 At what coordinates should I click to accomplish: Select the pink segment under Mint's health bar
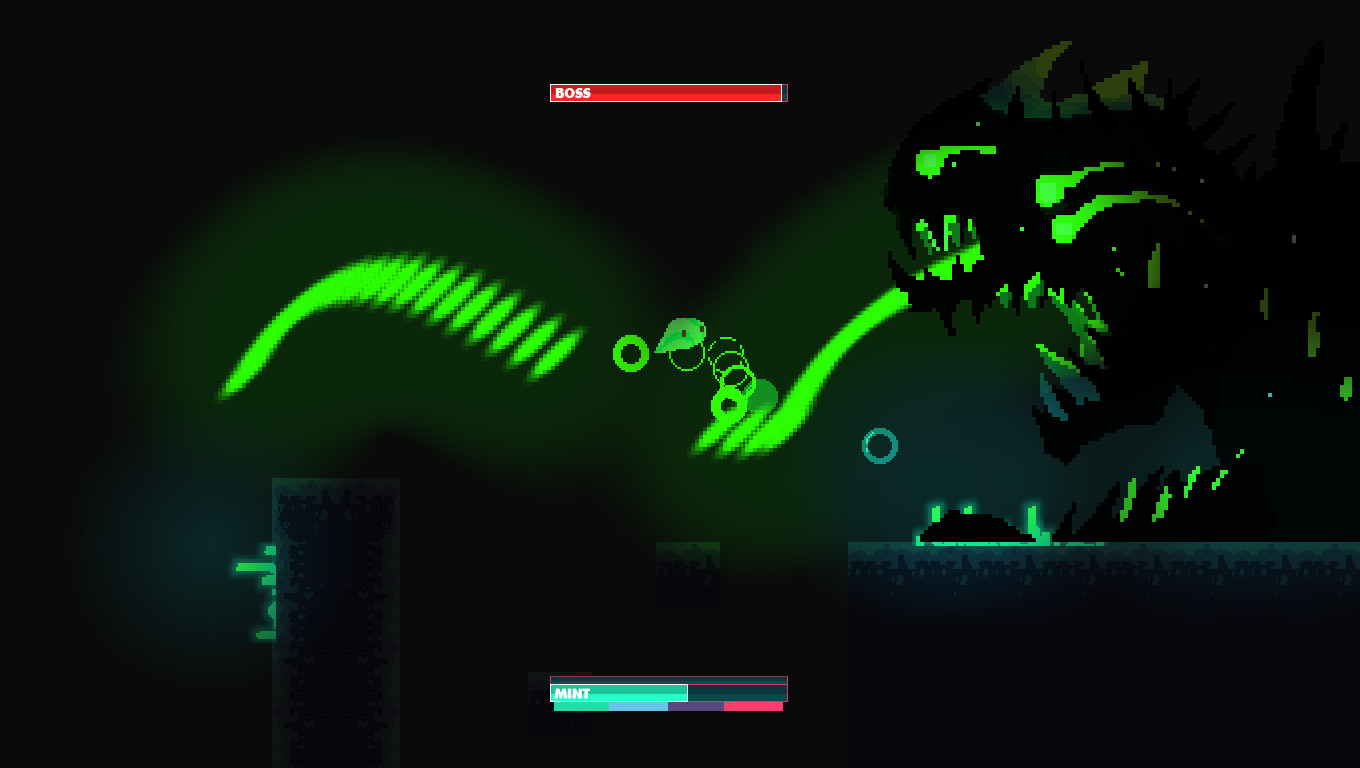pos(750,707)
